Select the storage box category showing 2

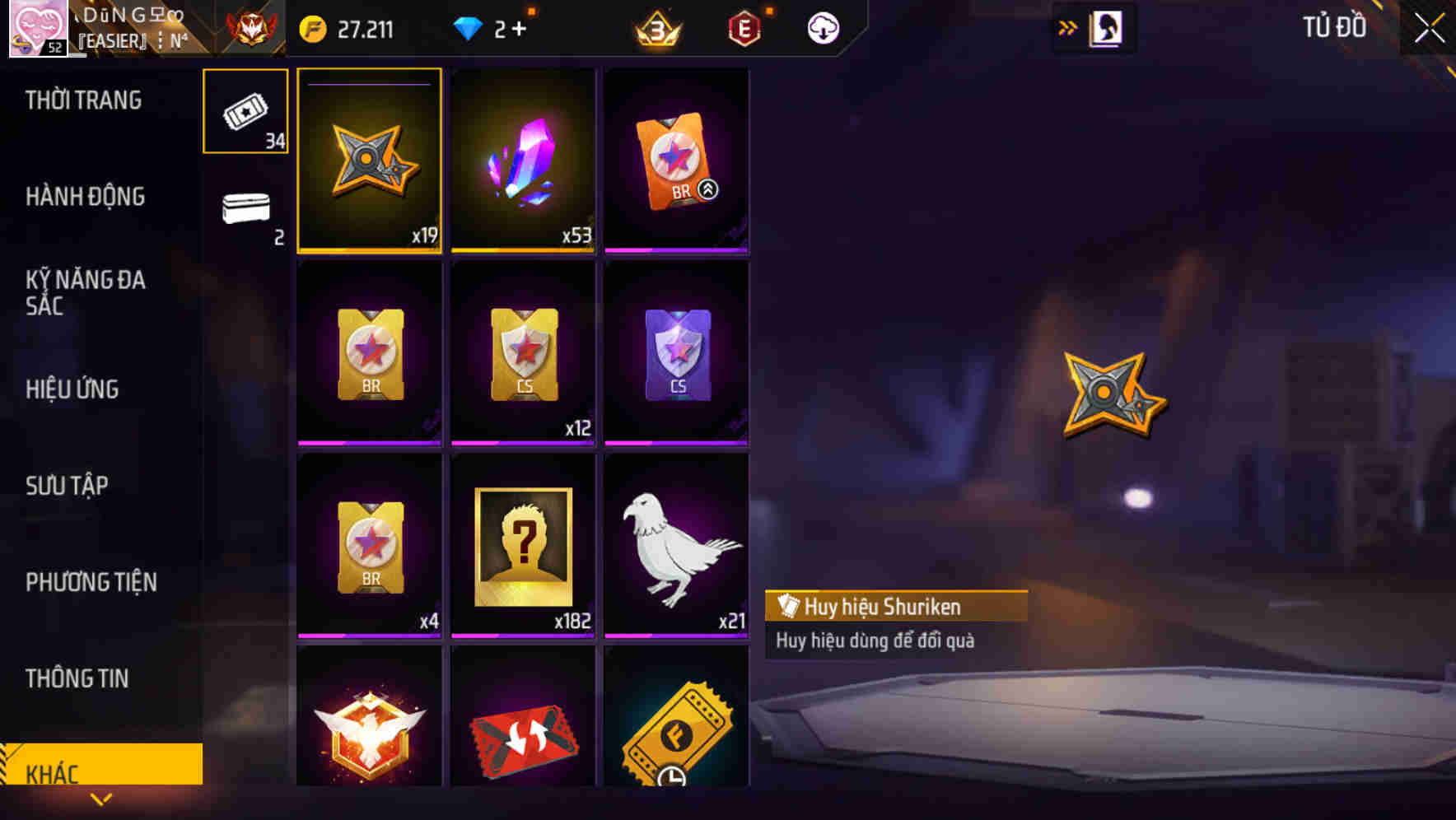click(245, 210)
